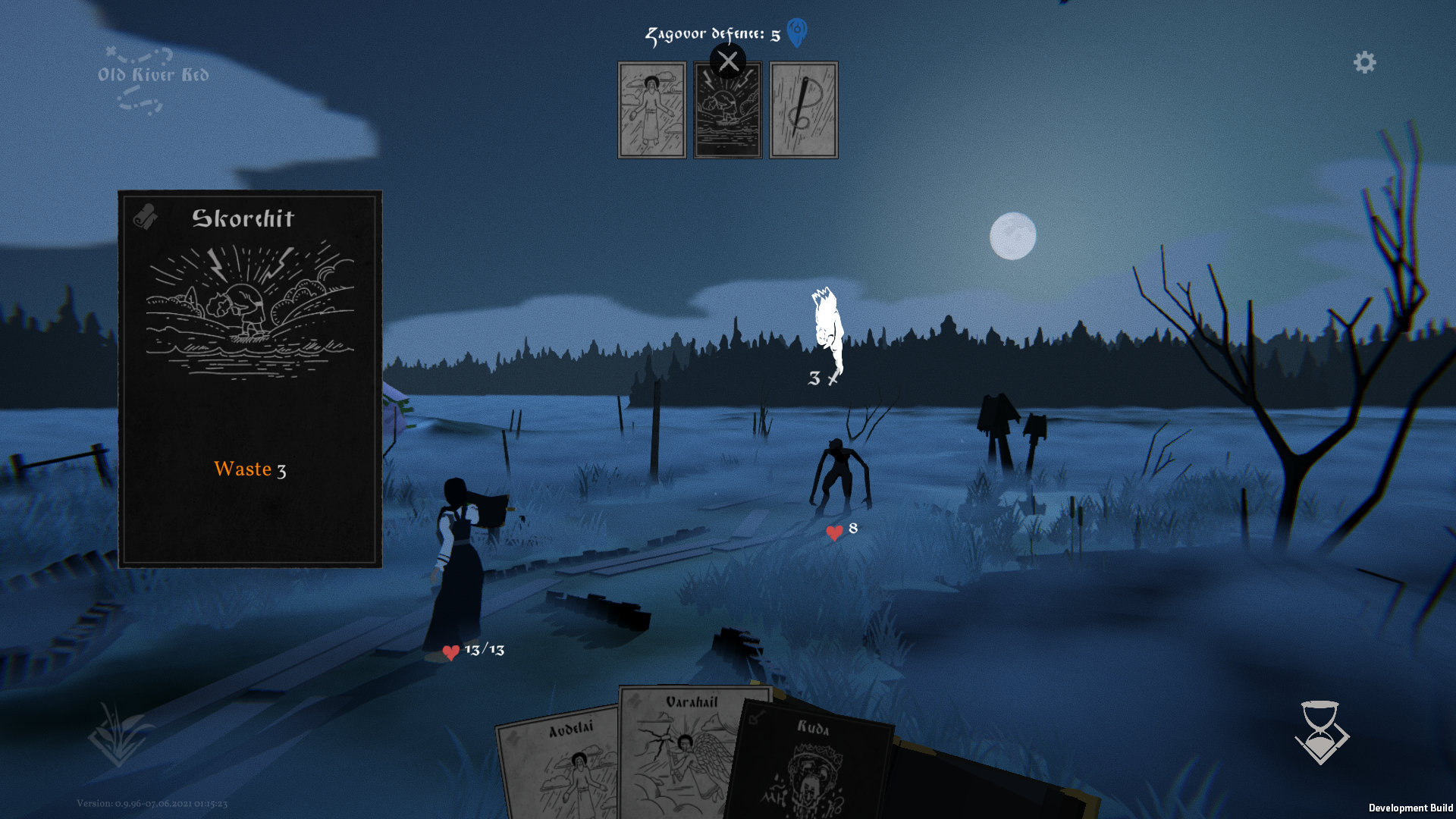Open the gear settings menu
1456x819 pixels.
coord(1364,62)
